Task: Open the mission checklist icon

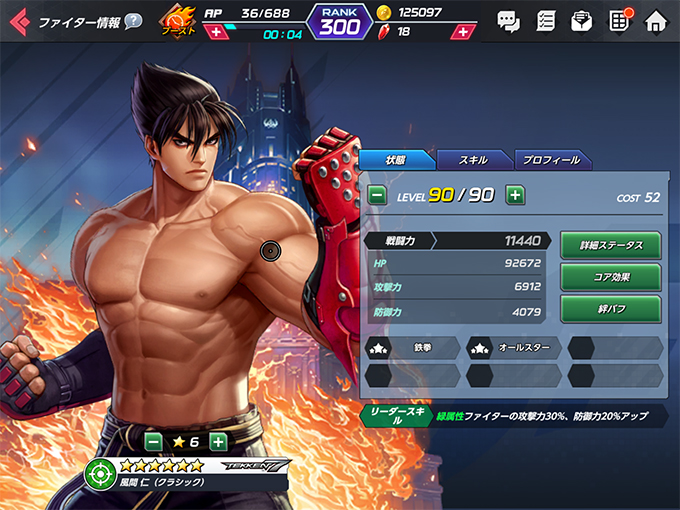Action: (x=545, y=21)
